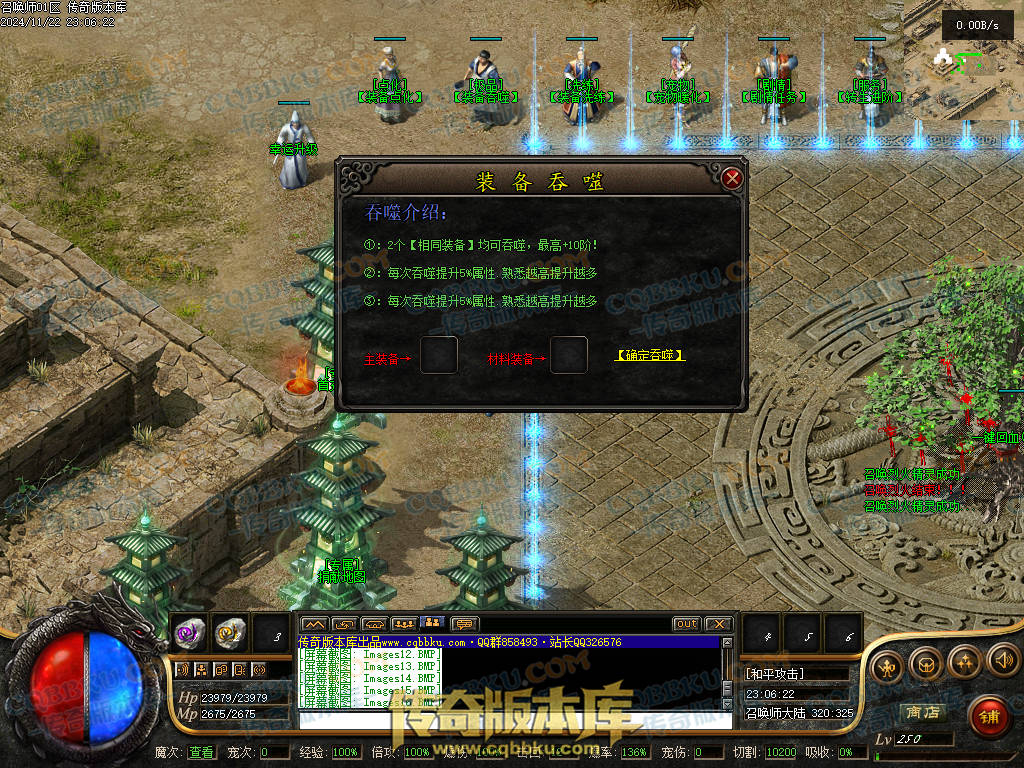Click the 查看 button beside 魔次
This screenshot has height=768, width=1024.
[201, 752]
